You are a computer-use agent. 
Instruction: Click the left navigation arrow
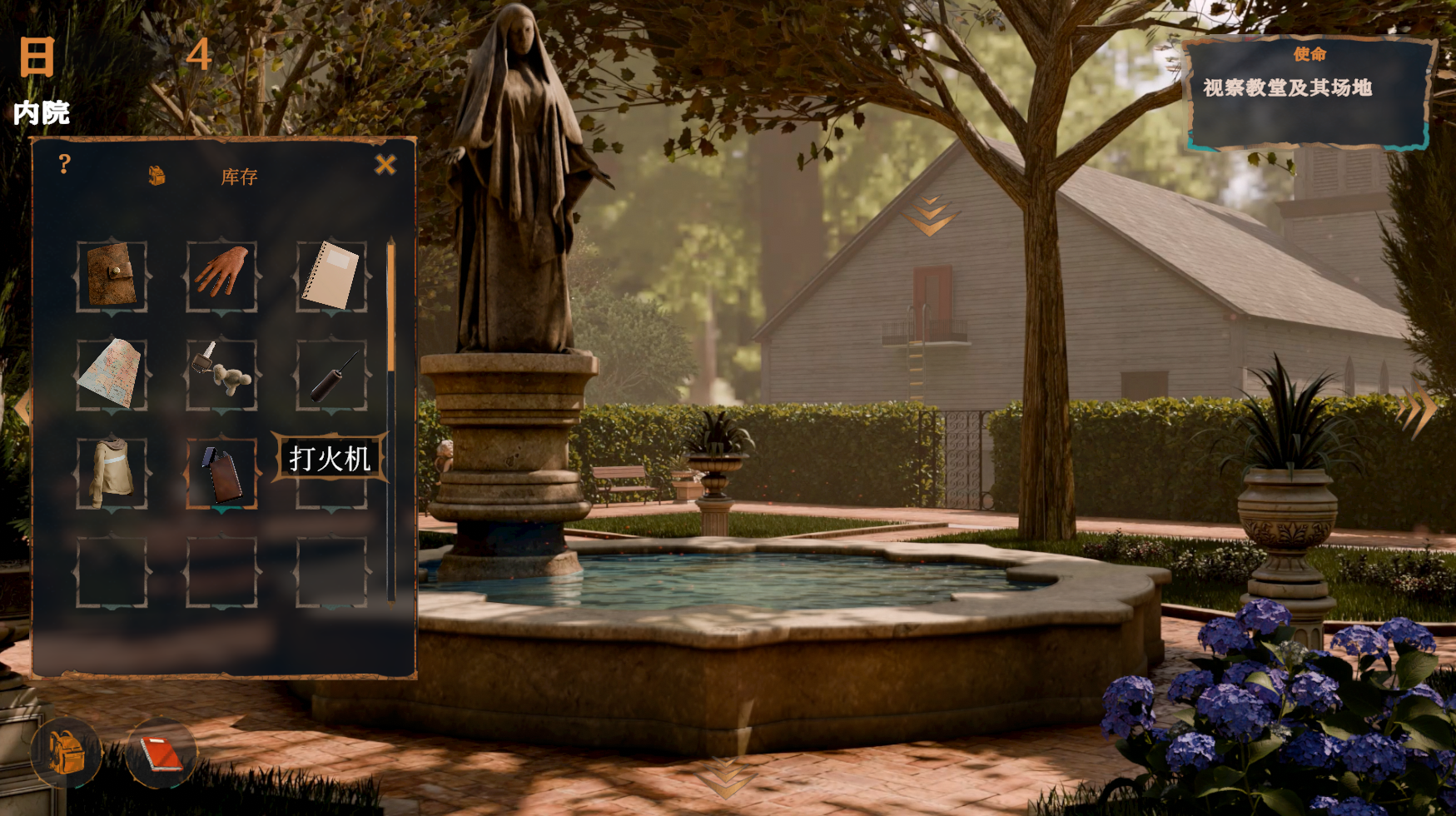(x=21, y=408)
